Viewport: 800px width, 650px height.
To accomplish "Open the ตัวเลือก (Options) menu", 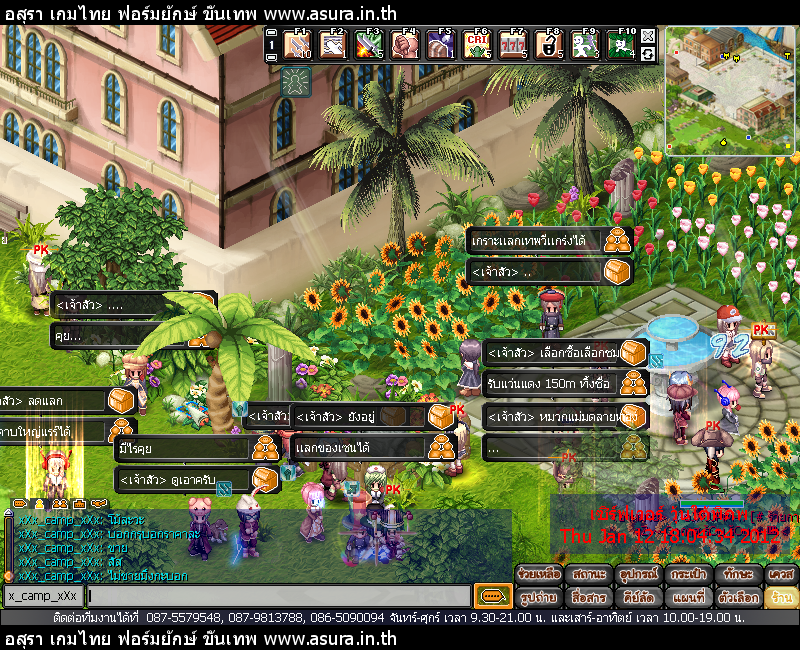I will click(736, 597).
